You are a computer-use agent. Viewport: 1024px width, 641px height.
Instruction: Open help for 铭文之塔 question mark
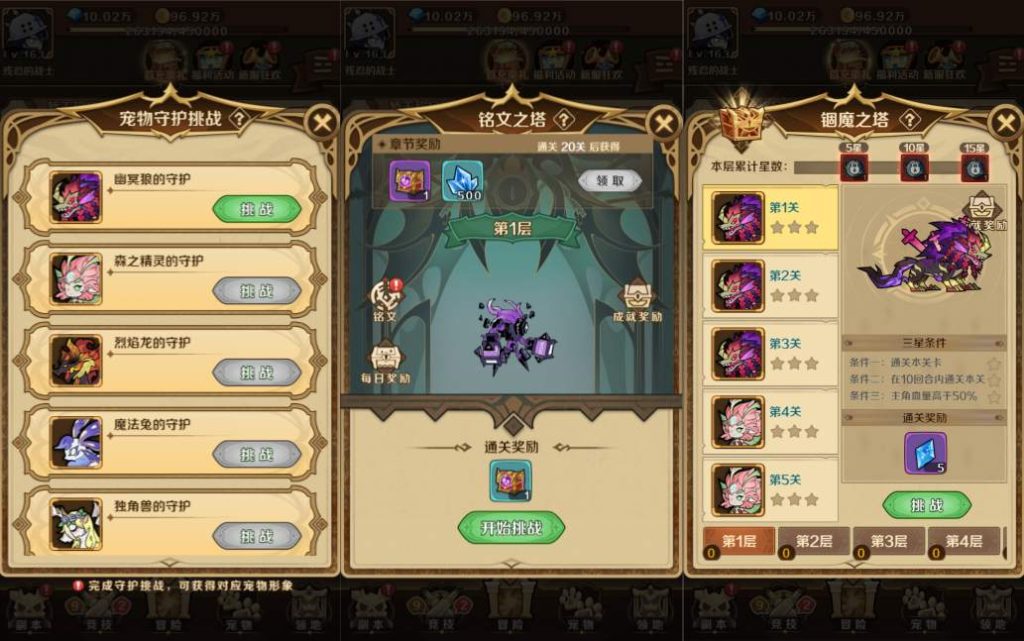point(565,120)
